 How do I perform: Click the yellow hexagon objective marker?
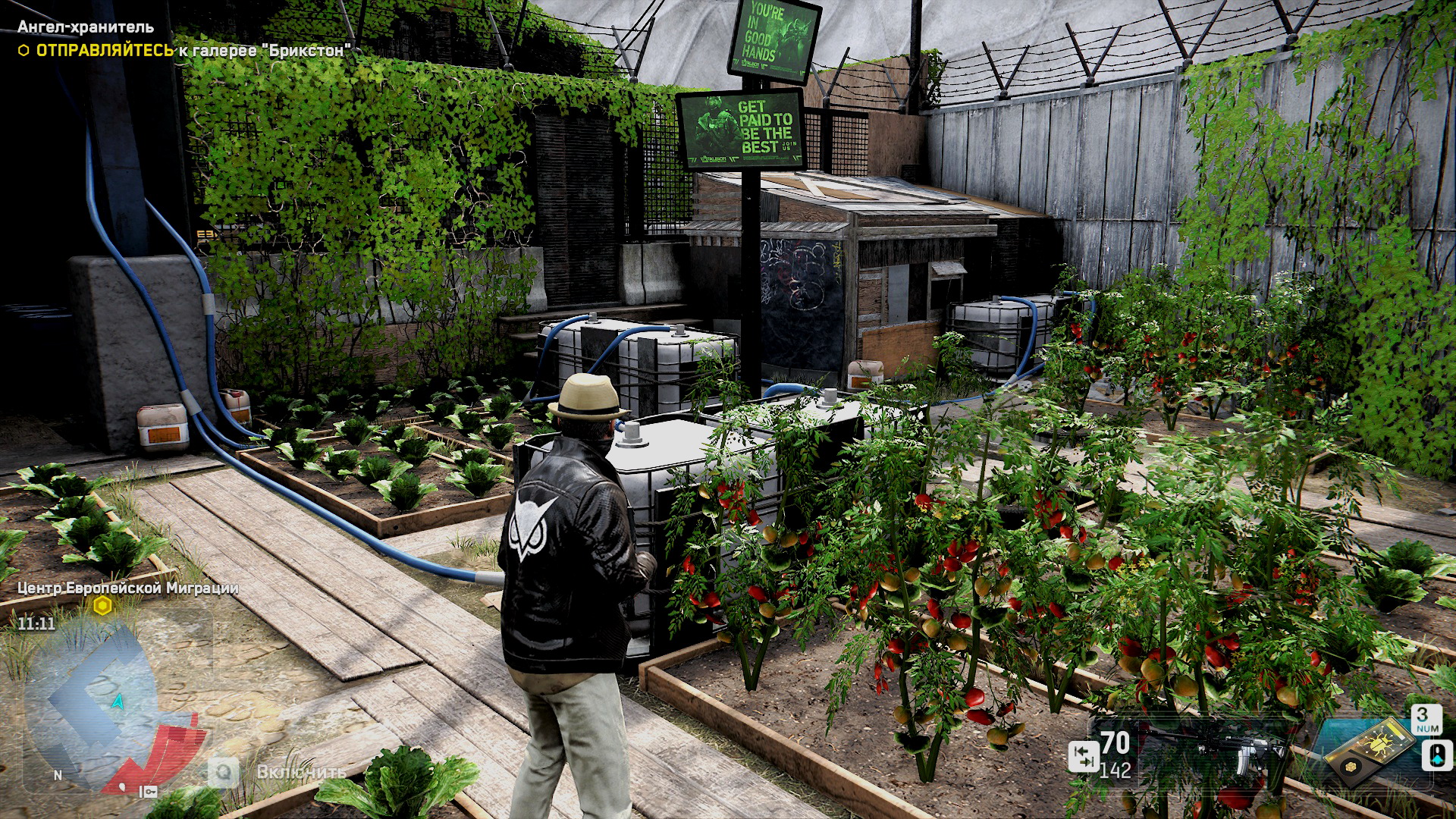[x=102, y=606]
